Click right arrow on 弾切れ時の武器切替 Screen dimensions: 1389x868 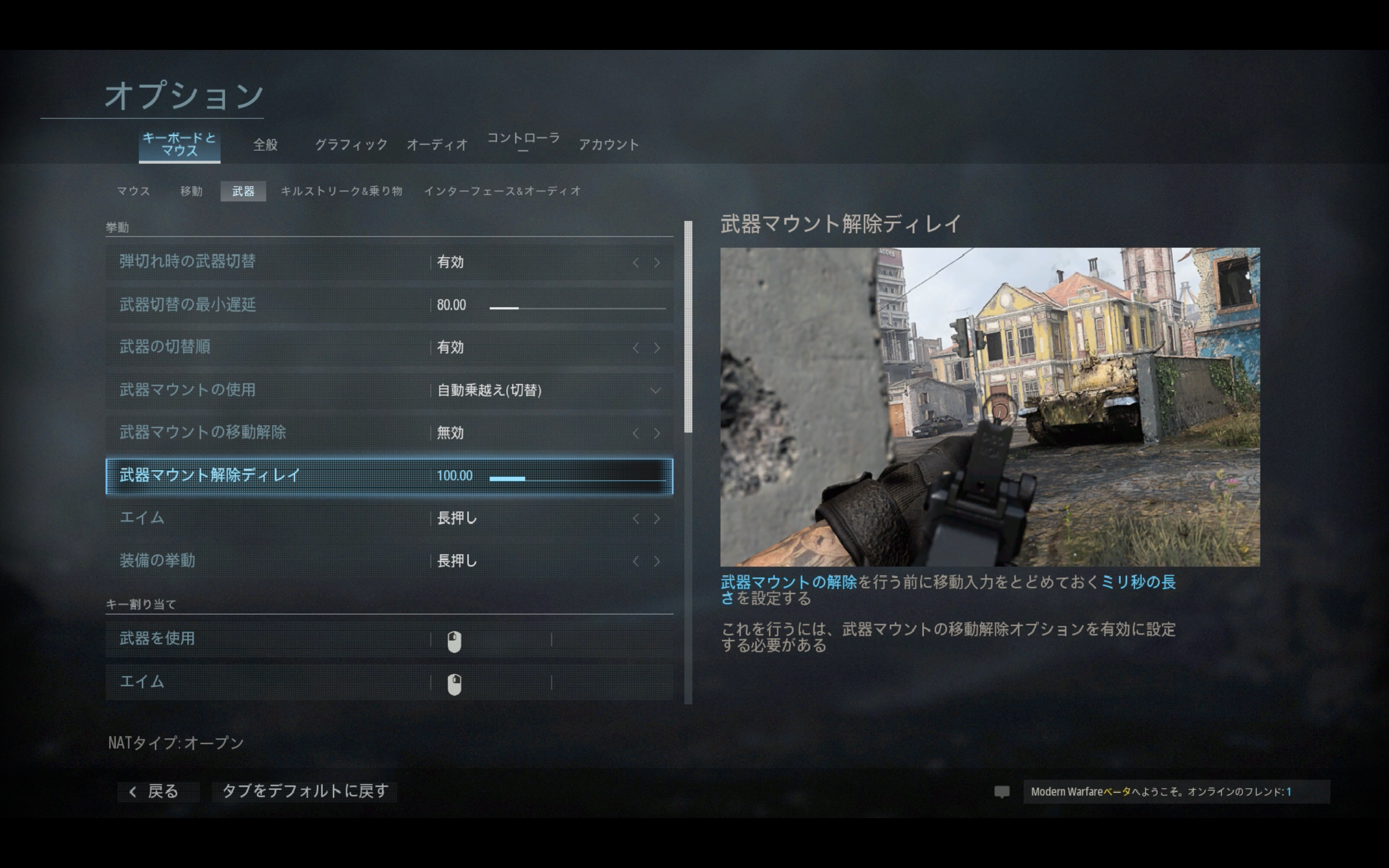(657, 263)
